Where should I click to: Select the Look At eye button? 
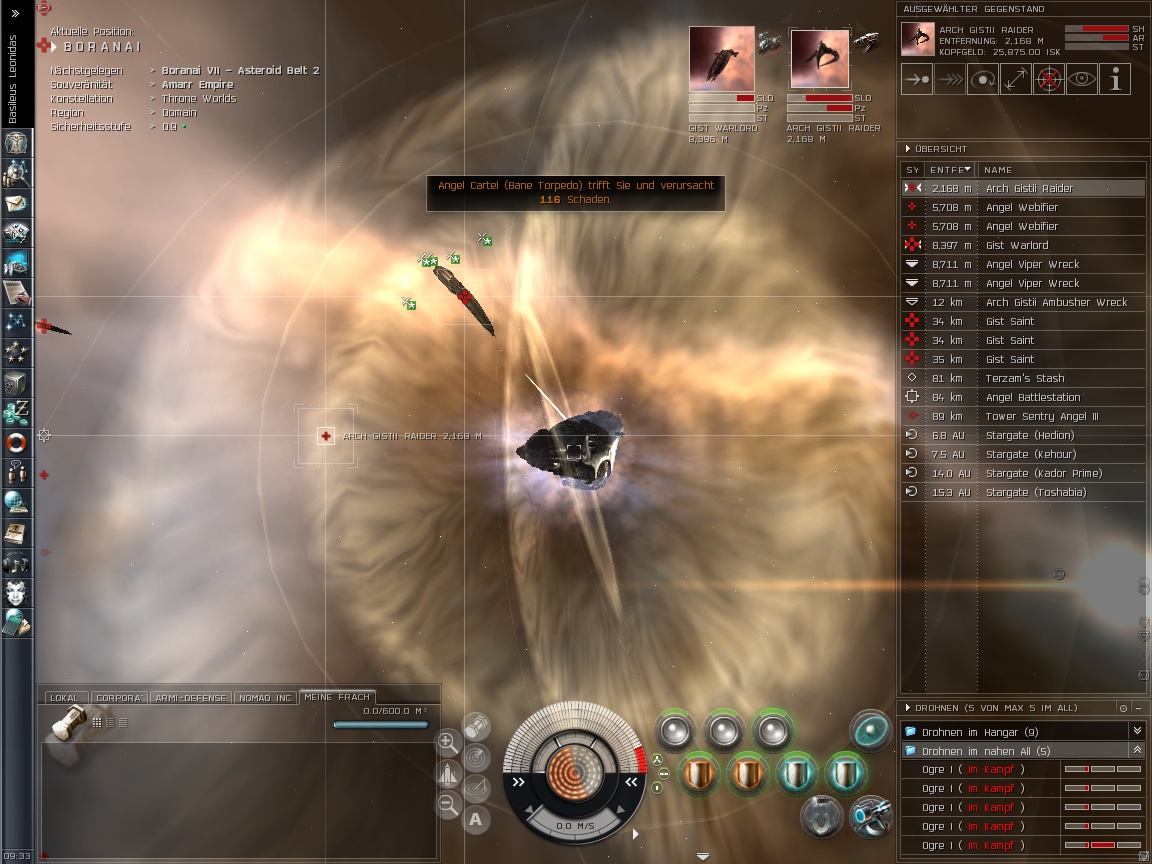1082,79
